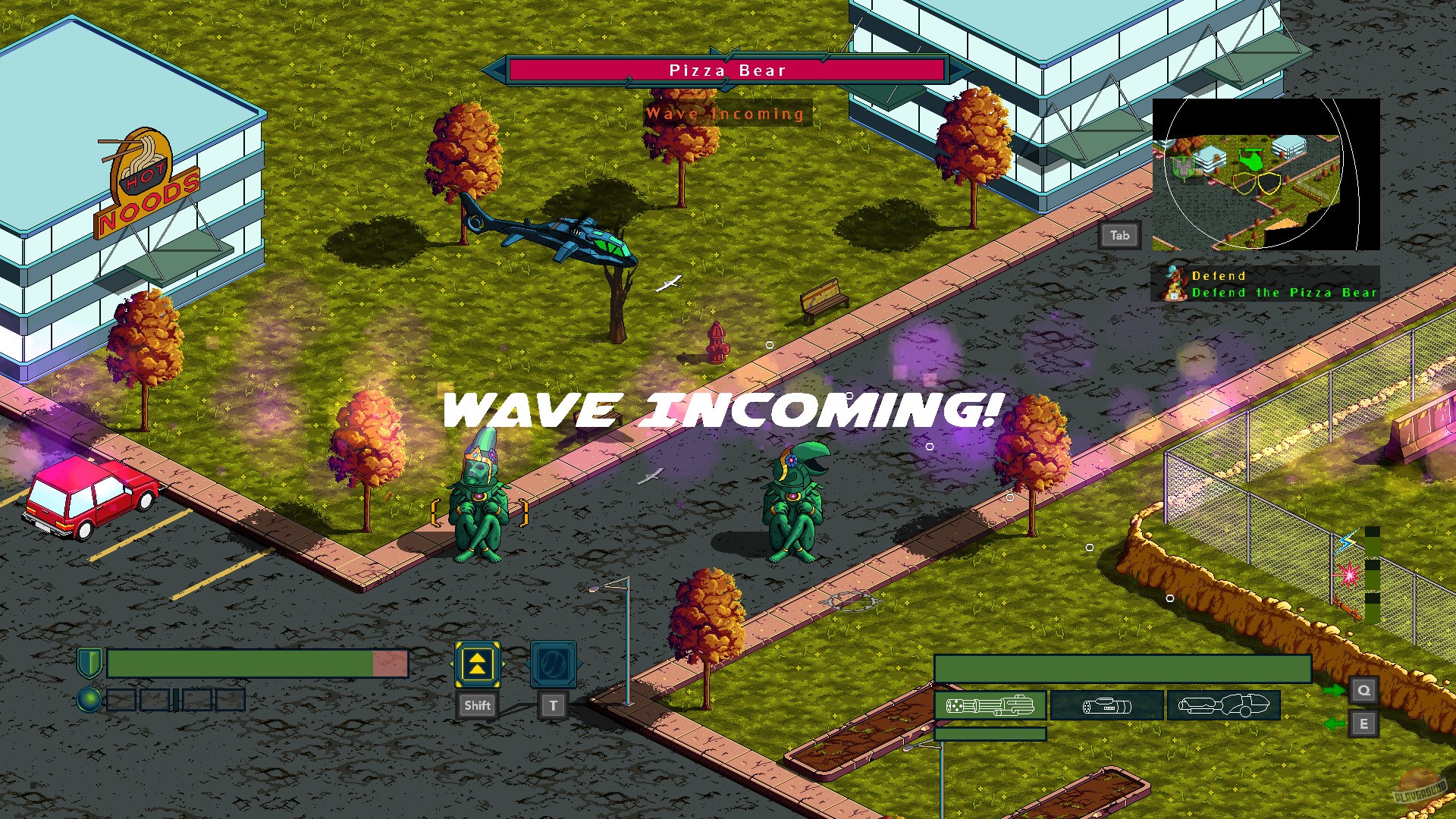The width and height of the screenshot is (1456, 819).
Task: Click the Pizza Bear boss name banner
Action: [x=726, y=70]
